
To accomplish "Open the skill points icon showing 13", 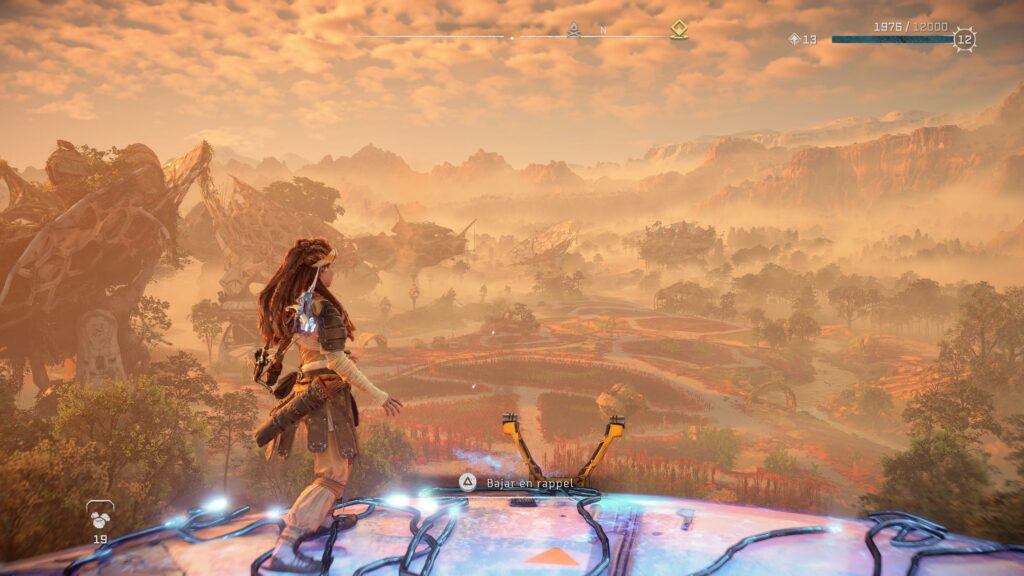I will point(795,39).
